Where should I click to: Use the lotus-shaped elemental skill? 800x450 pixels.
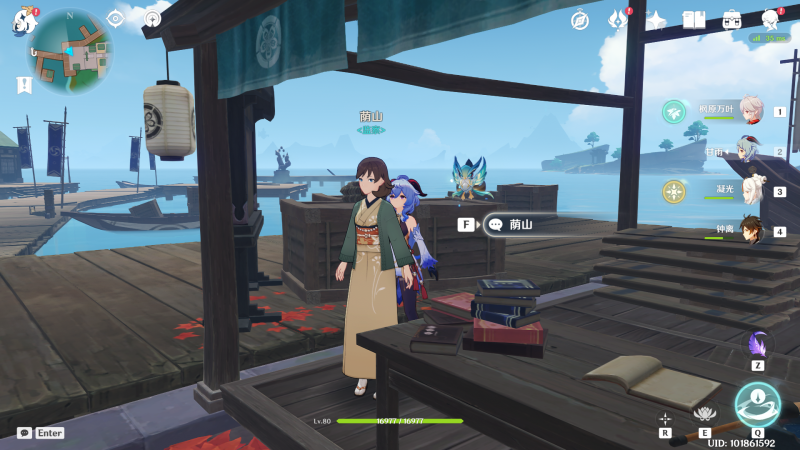pyautogui.click(x=705, y=415)
